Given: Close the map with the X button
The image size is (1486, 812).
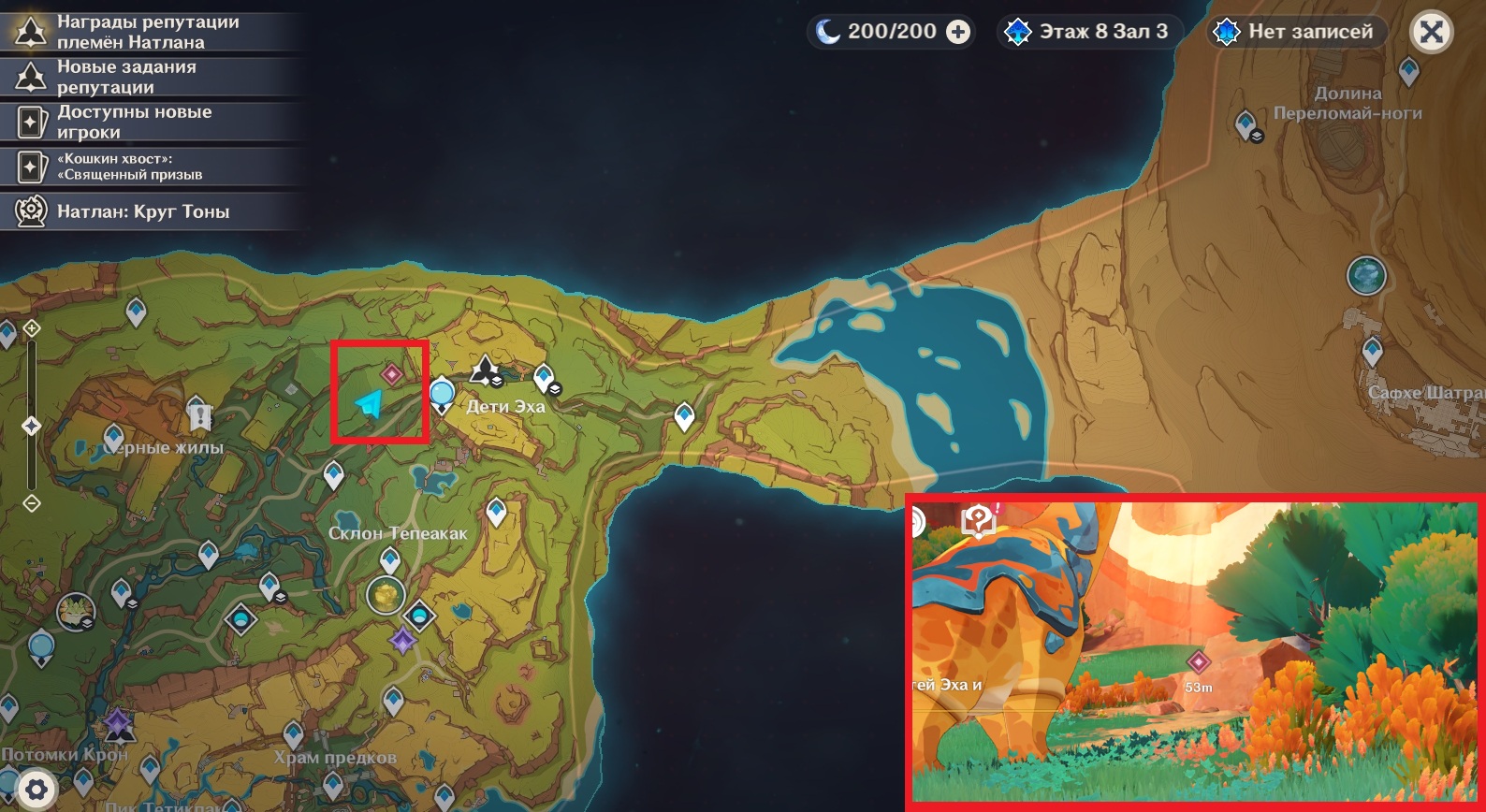Looking at the screenshot, I should point(1431,32).
